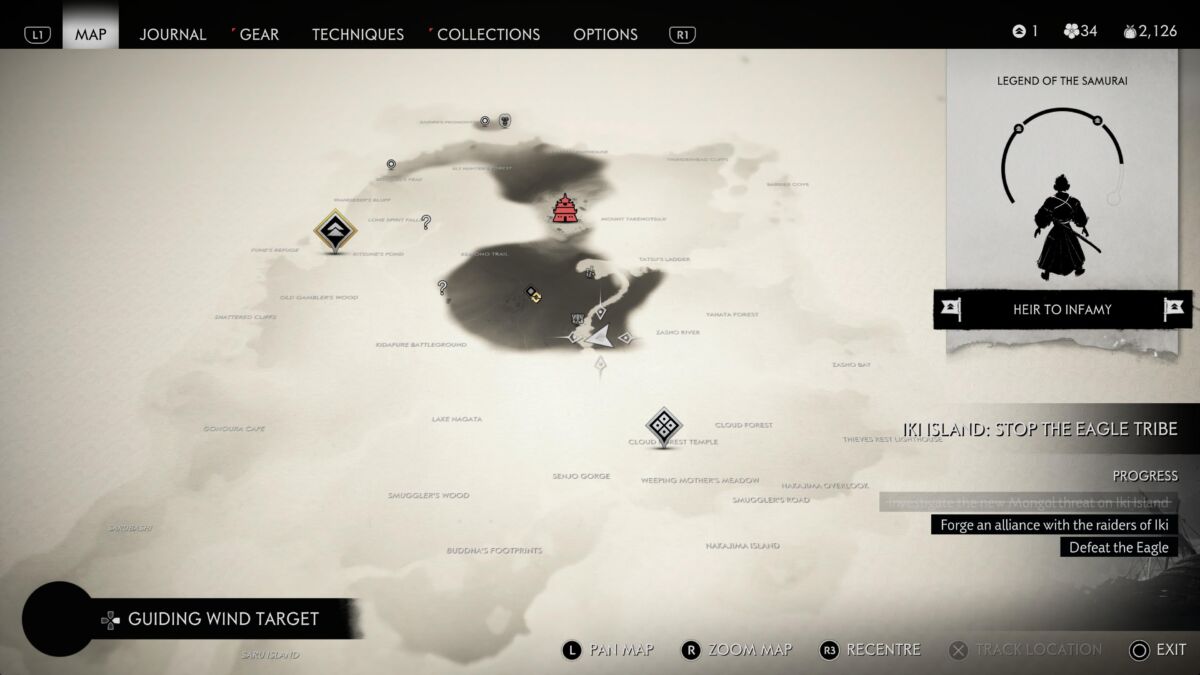1200x675 pixels.
Task: Select the question mark near Lone Spirit Falls
Action: tap(426, 222)
